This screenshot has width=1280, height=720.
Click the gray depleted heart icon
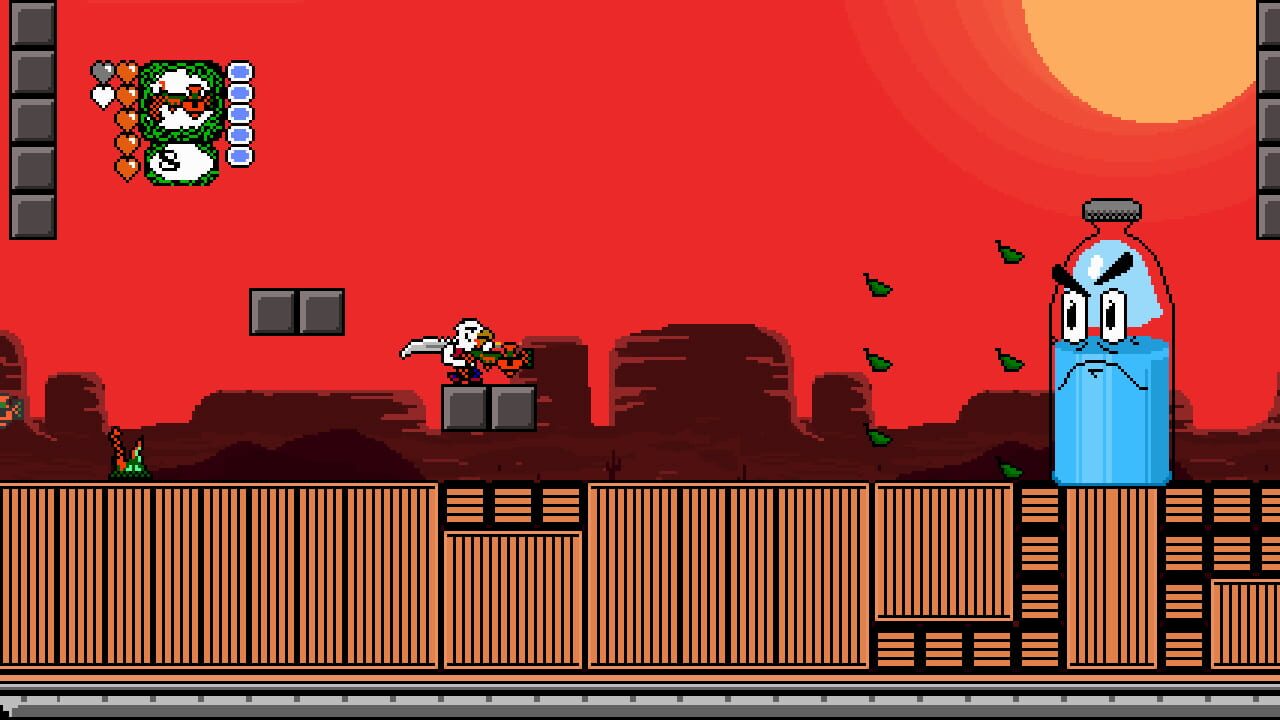[102, 70]
